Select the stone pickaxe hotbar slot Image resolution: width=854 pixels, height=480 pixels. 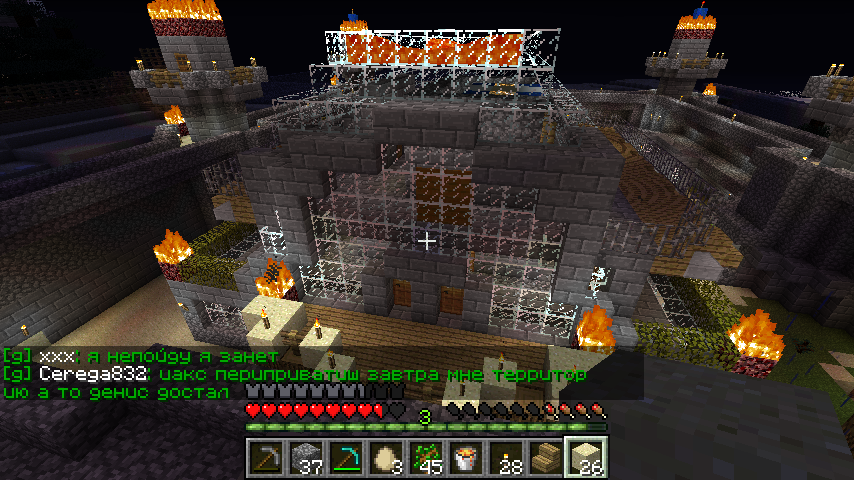coord(266,458)
